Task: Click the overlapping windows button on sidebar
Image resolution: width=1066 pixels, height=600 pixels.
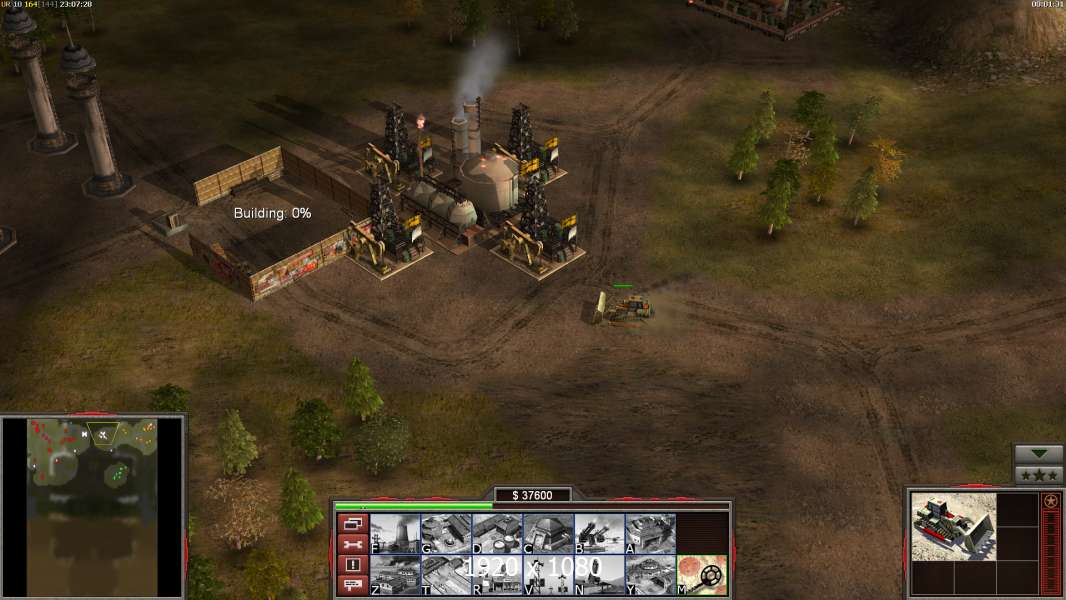Action: pos(352,523)
